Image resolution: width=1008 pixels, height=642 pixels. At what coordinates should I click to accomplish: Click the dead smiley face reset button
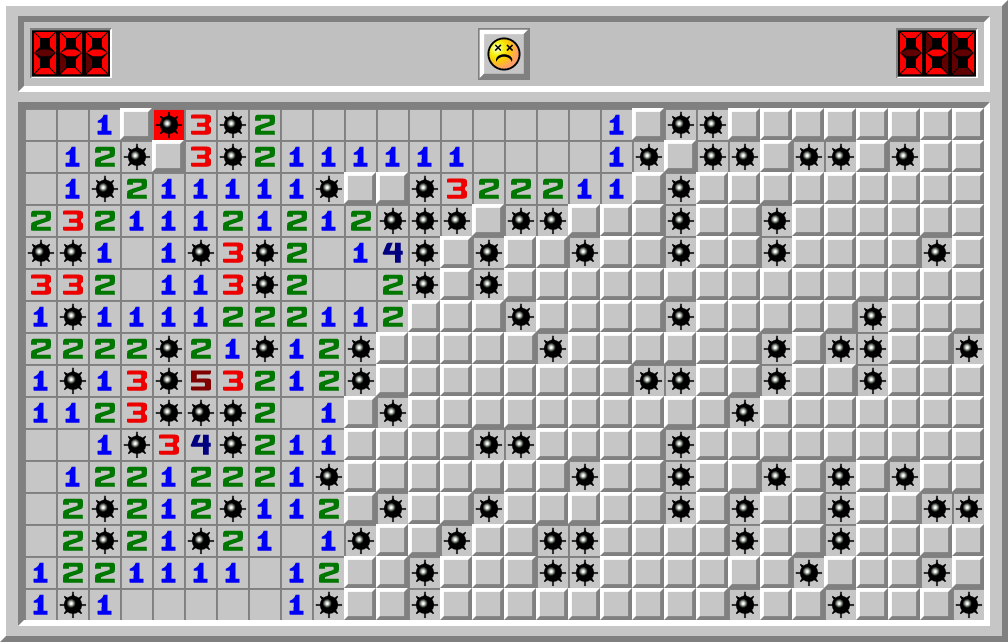503,53
